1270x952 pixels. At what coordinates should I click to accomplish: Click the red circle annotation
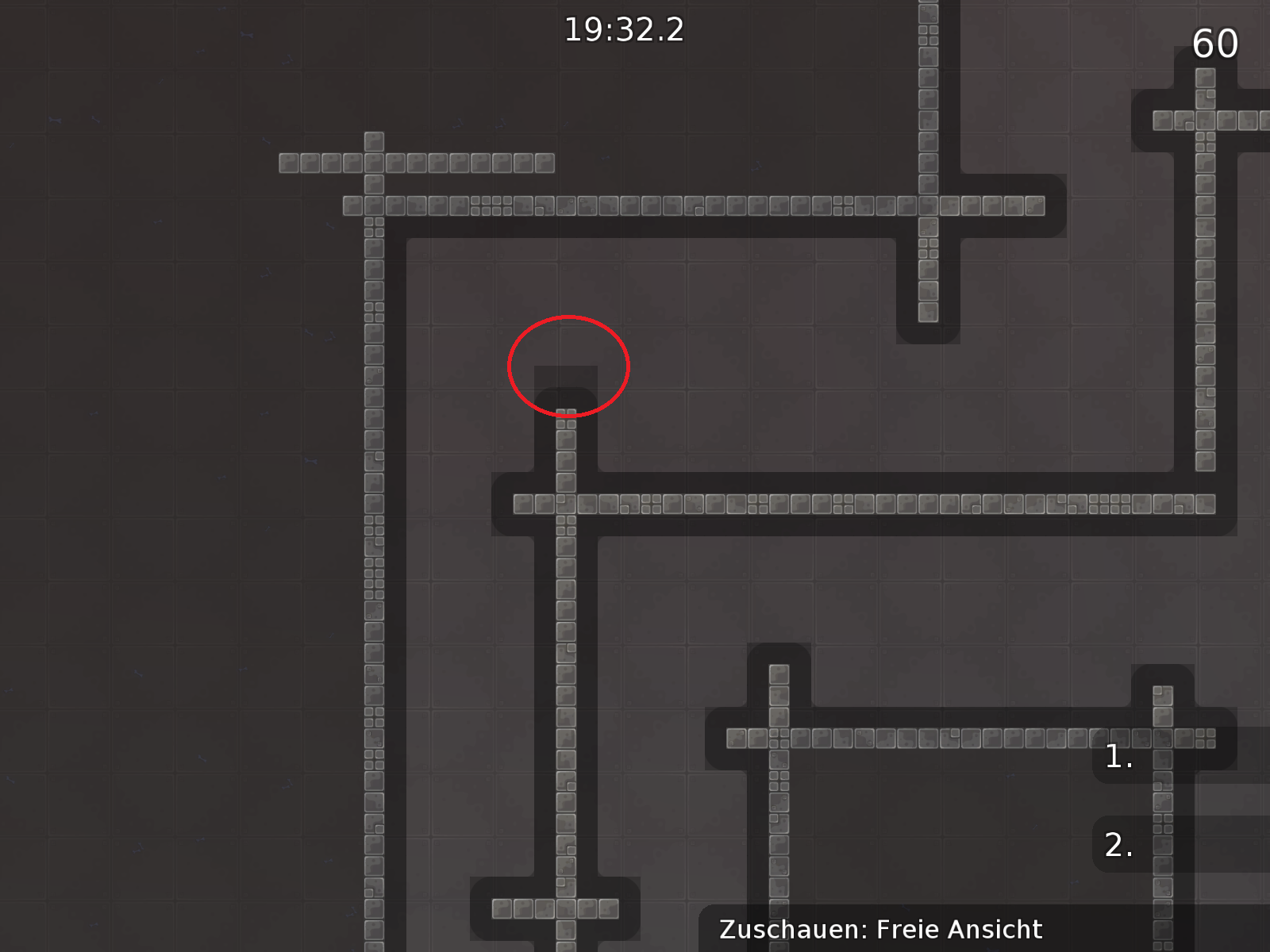click(568, 365)
